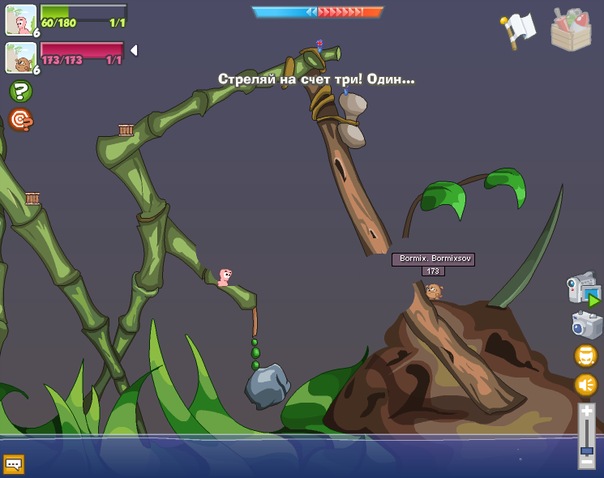The height and width of the screenshot is (478, 604).
Task: Click the white surrender flag
Action: [x=519, y=28]
